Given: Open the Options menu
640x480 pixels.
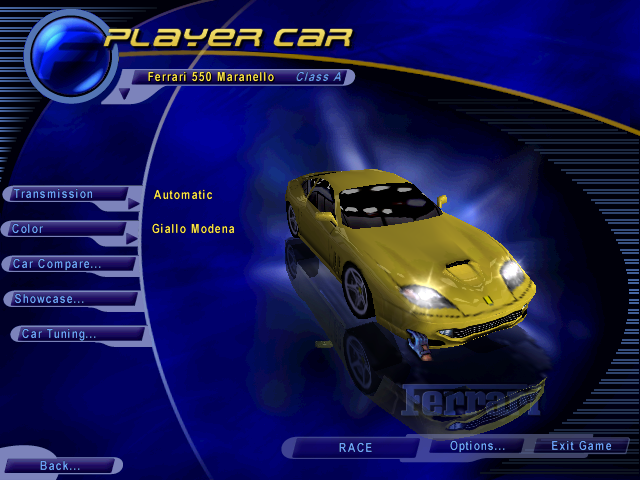Looking at the screenshot, I should point(477,446).
